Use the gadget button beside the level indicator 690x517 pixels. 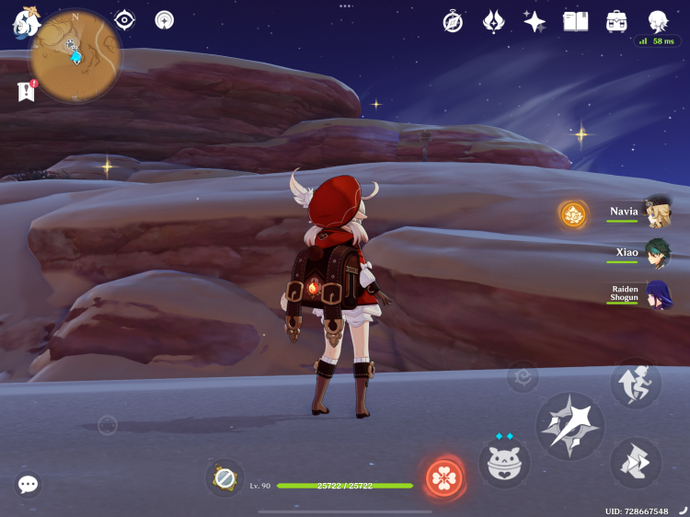tap(225, 478)
